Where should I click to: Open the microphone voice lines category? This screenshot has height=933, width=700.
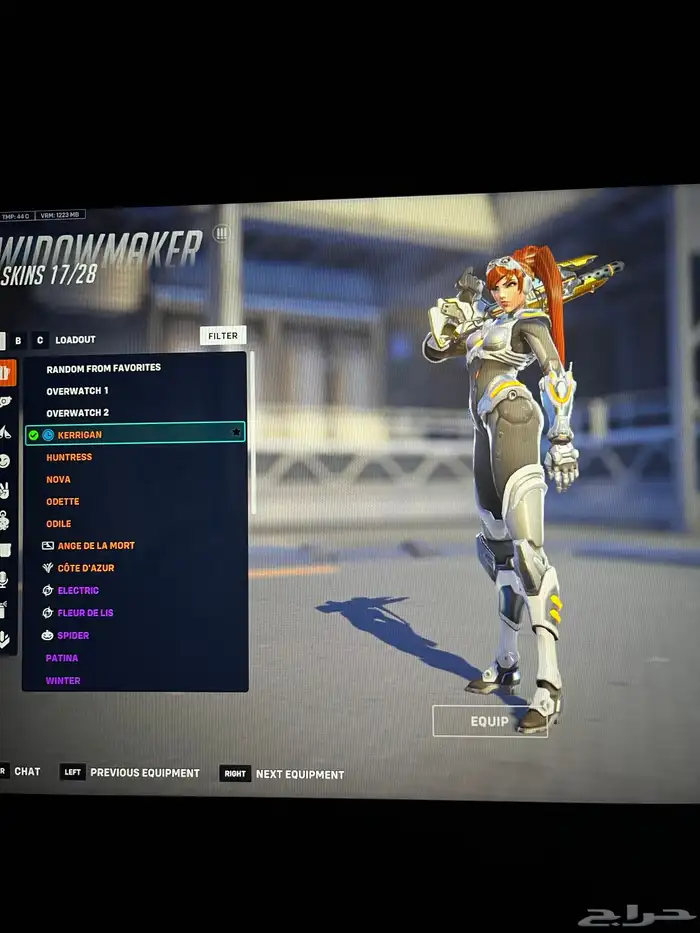click(6, 579)
